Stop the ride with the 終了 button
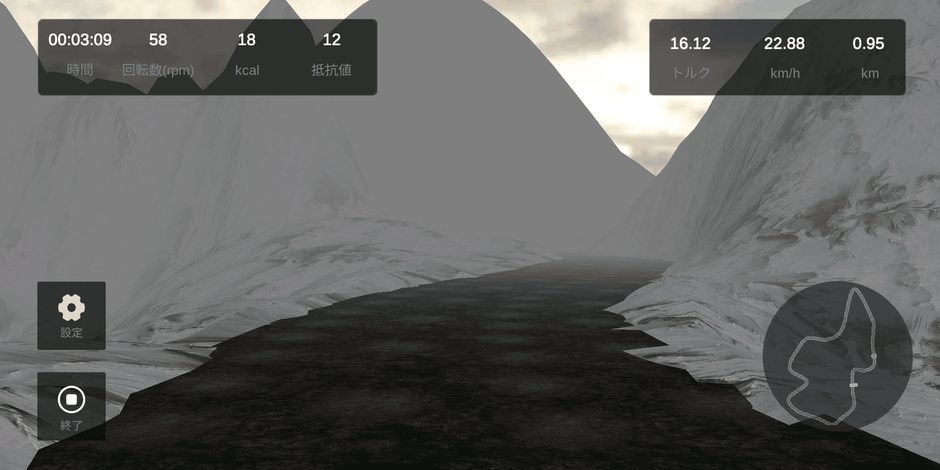The width and height of the screenshot is (940, 470). click(x=71, y=406)
